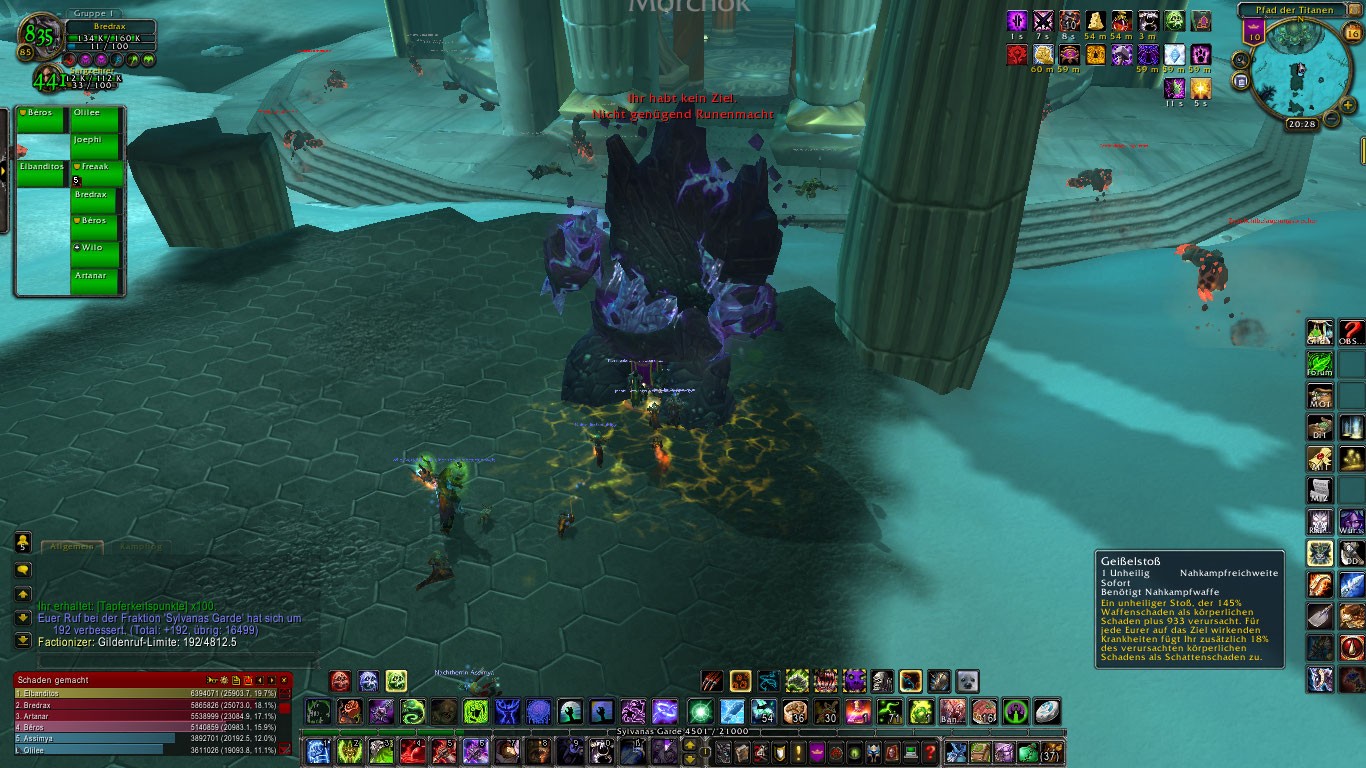
Task: Jump chat to the bottom
Action: point(22,640)
